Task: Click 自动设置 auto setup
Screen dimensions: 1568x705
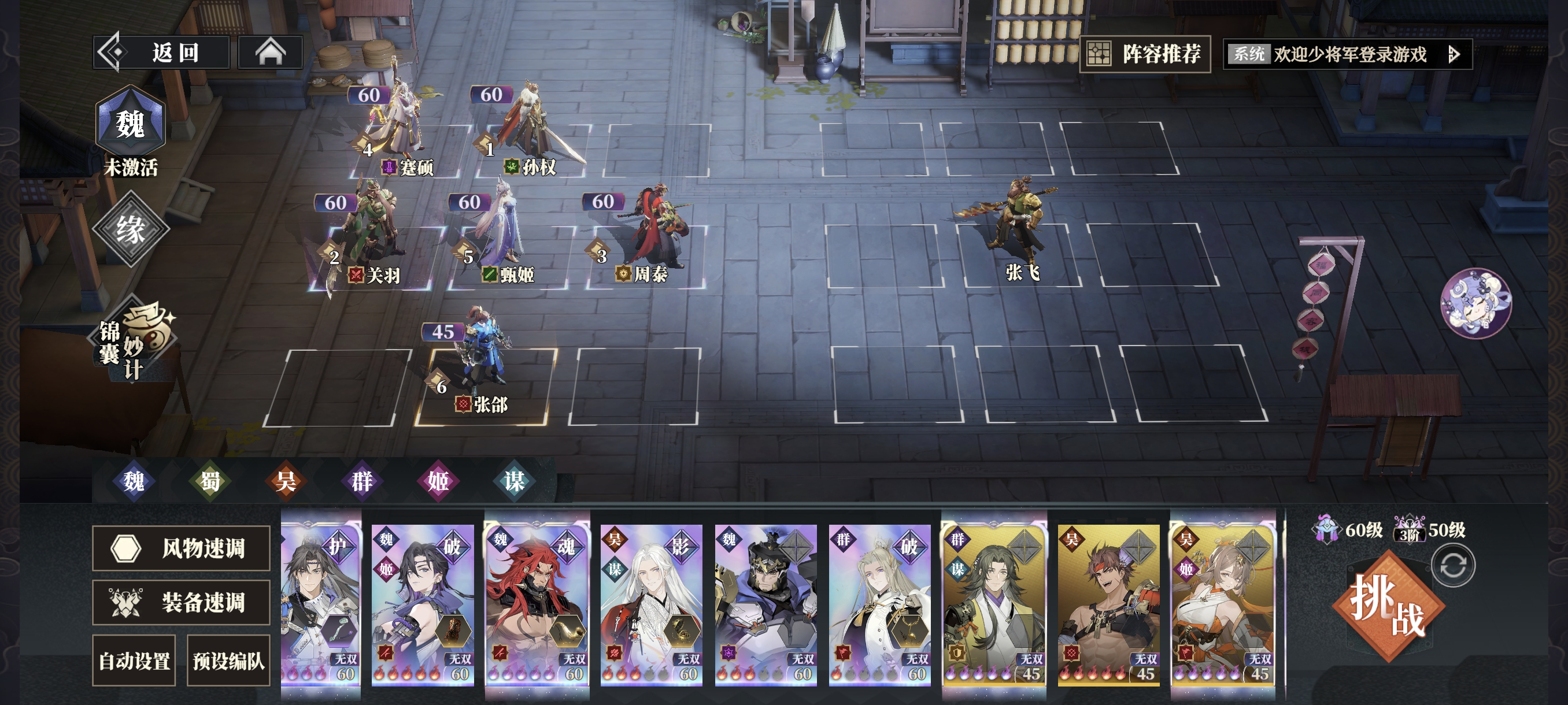Action: click(x=134, y=661)
